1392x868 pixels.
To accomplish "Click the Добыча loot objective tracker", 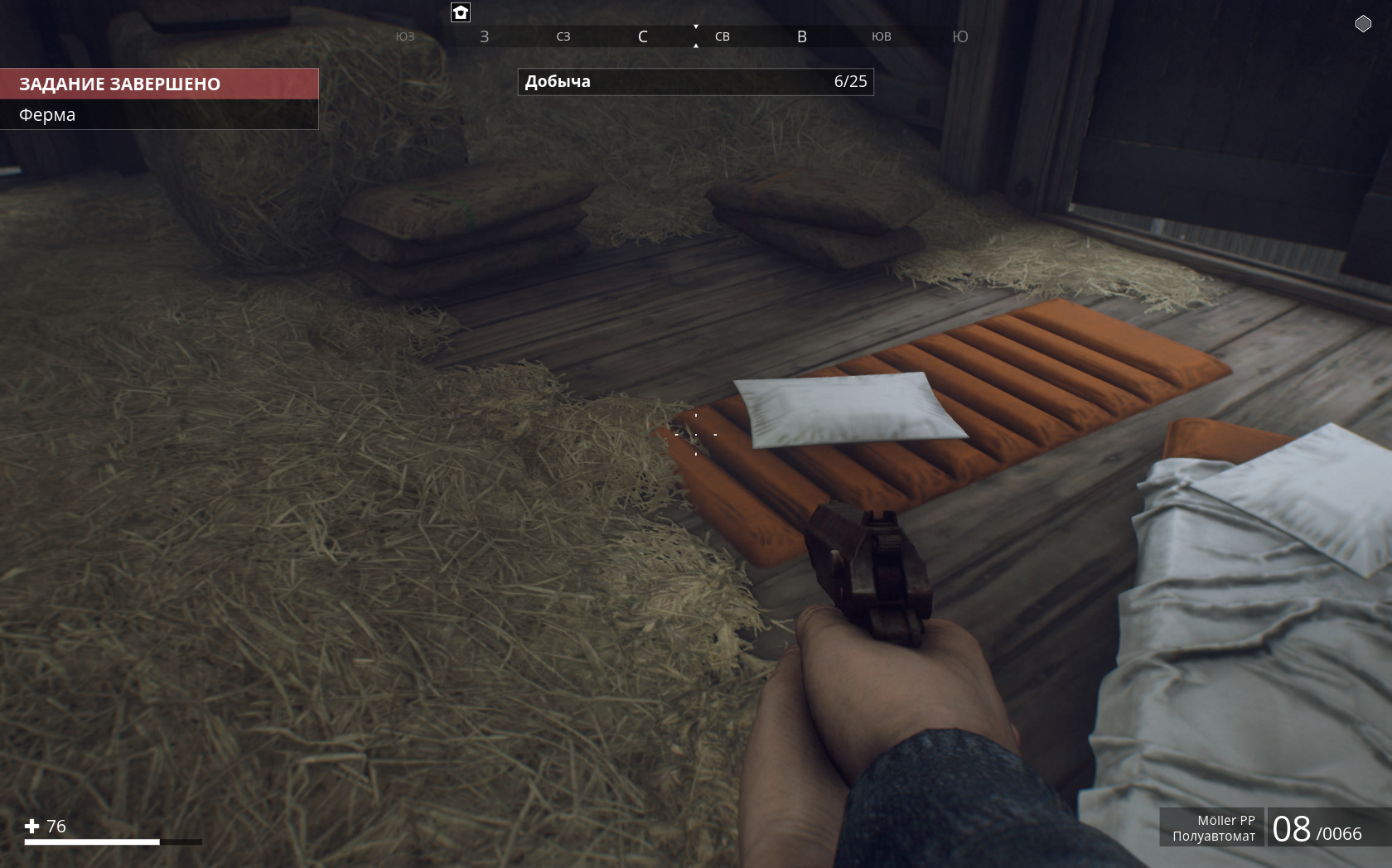I will point(695,82).
